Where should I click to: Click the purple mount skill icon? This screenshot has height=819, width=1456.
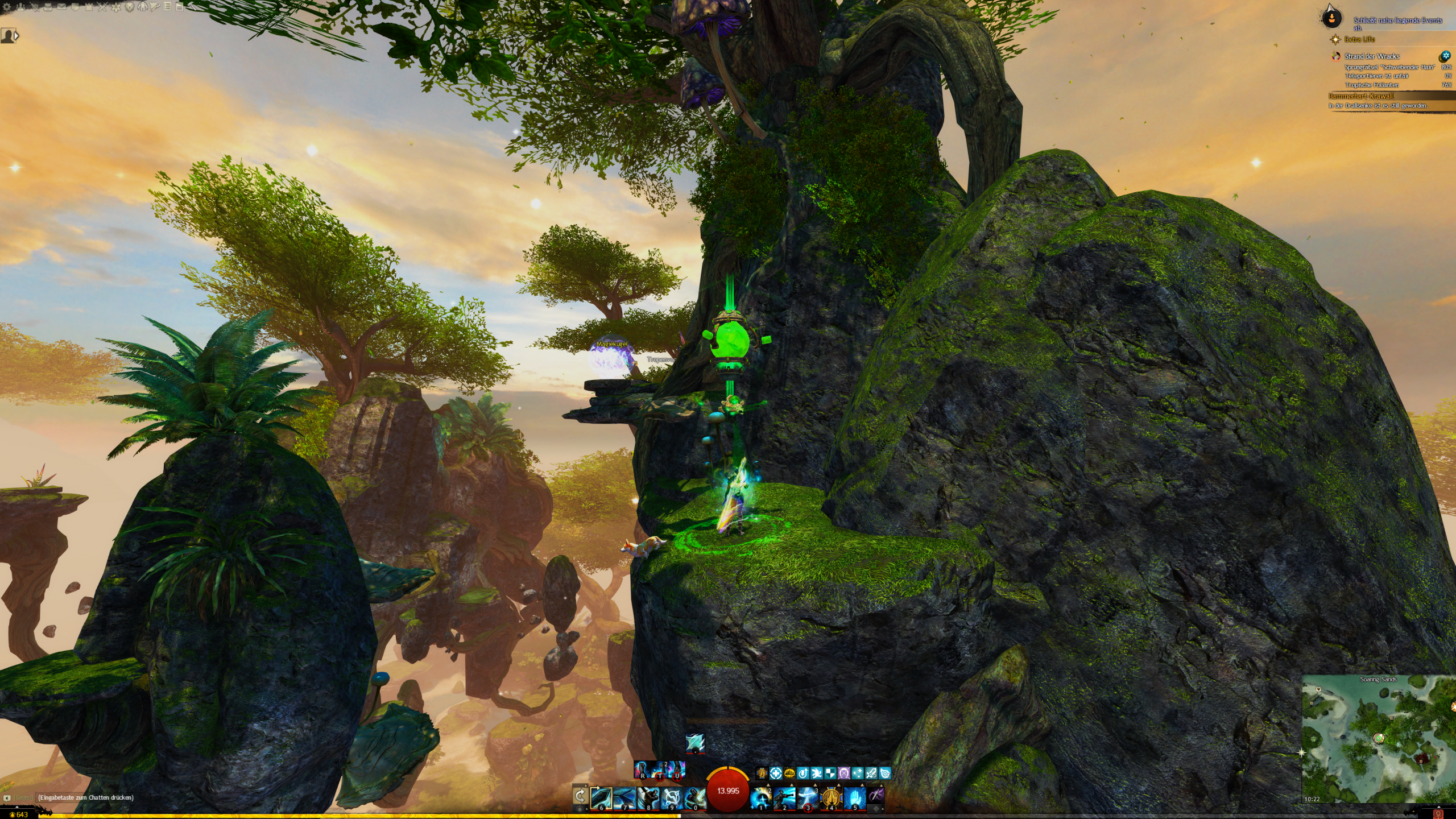(x=877, y=797)
